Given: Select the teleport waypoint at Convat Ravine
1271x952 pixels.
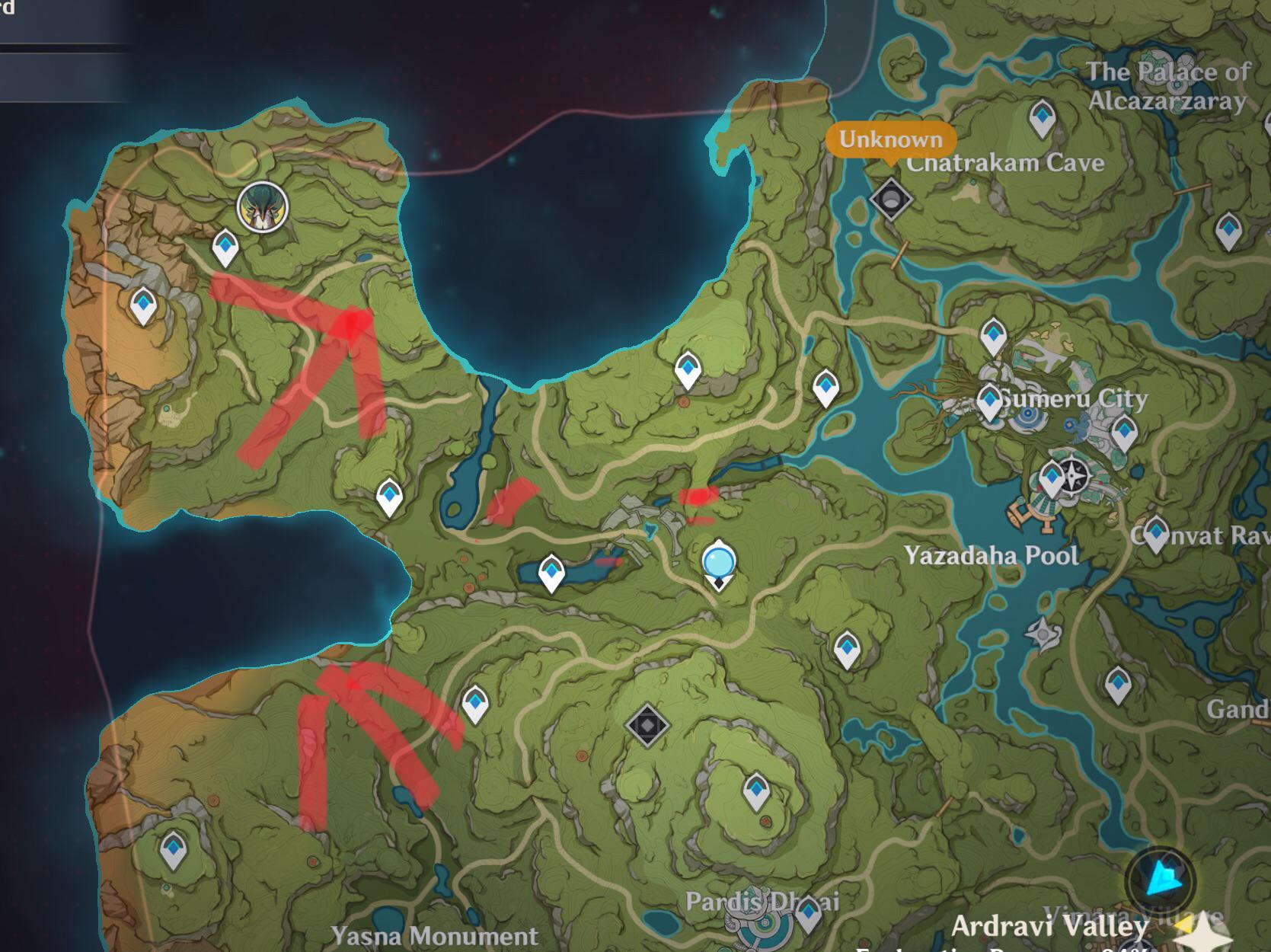Looking at the screenshot, I should coord(1157,532).
